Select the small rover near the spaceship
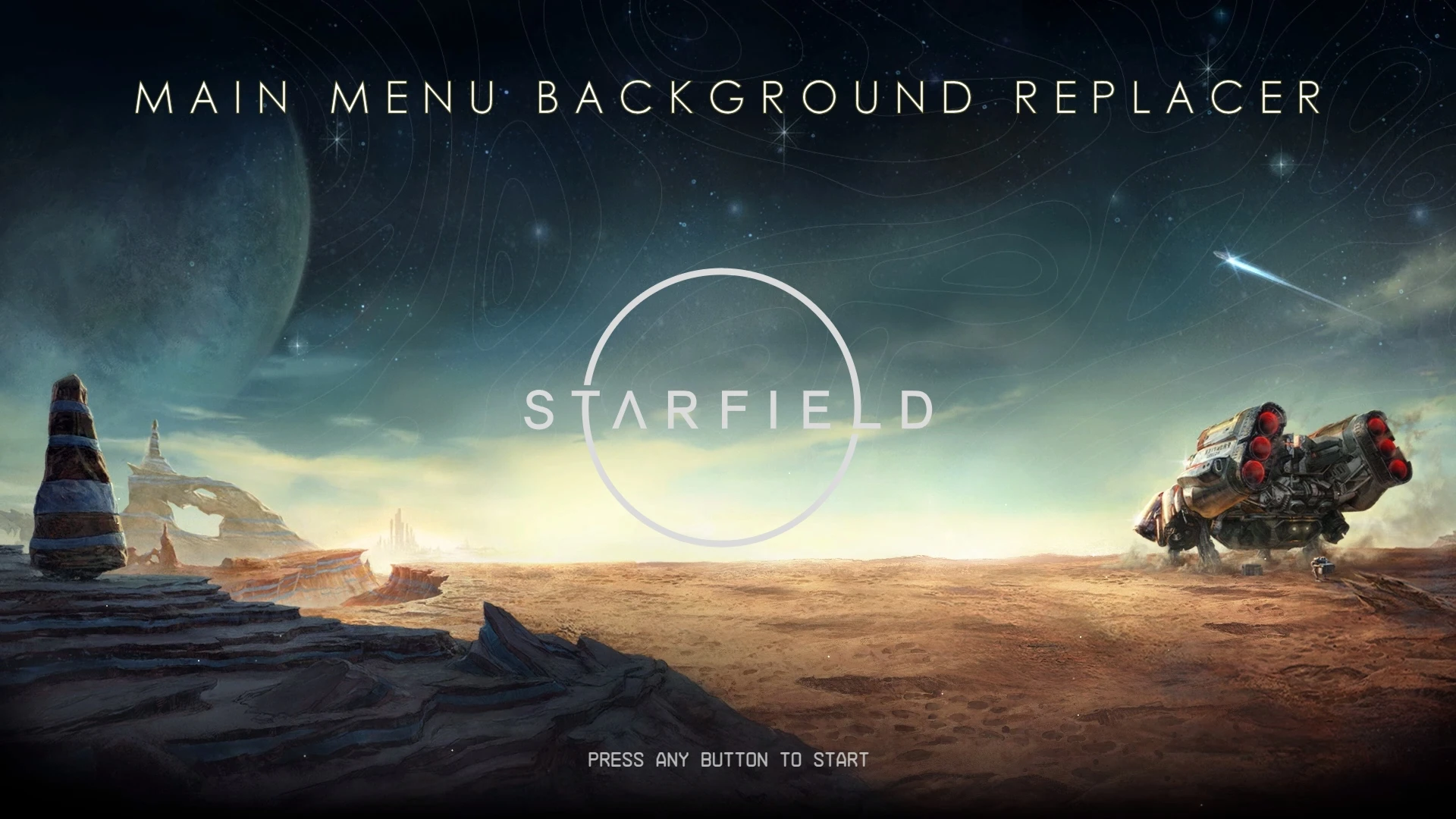 point(1323,569)
